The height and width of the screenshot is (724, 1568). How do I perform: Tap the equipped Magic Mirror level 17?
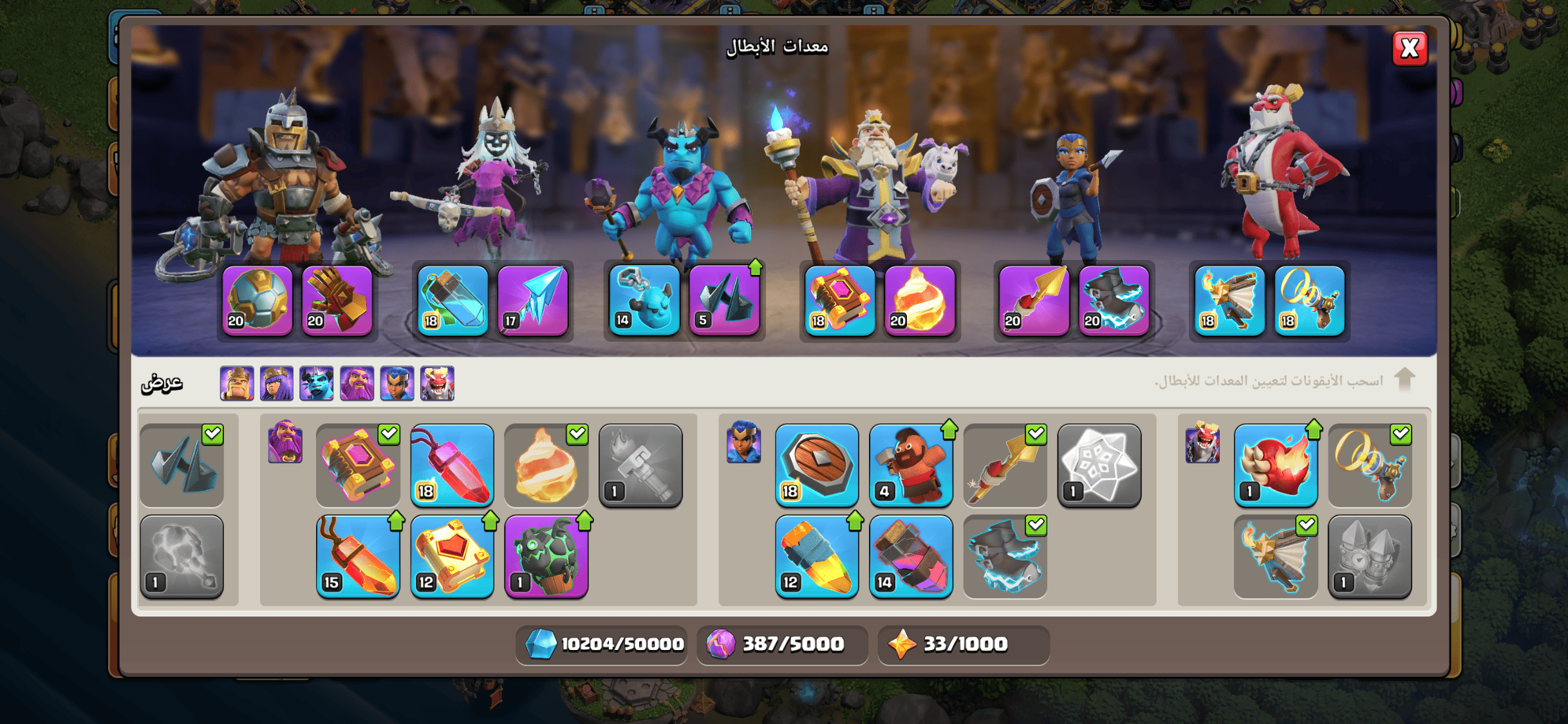coord(533,301)
